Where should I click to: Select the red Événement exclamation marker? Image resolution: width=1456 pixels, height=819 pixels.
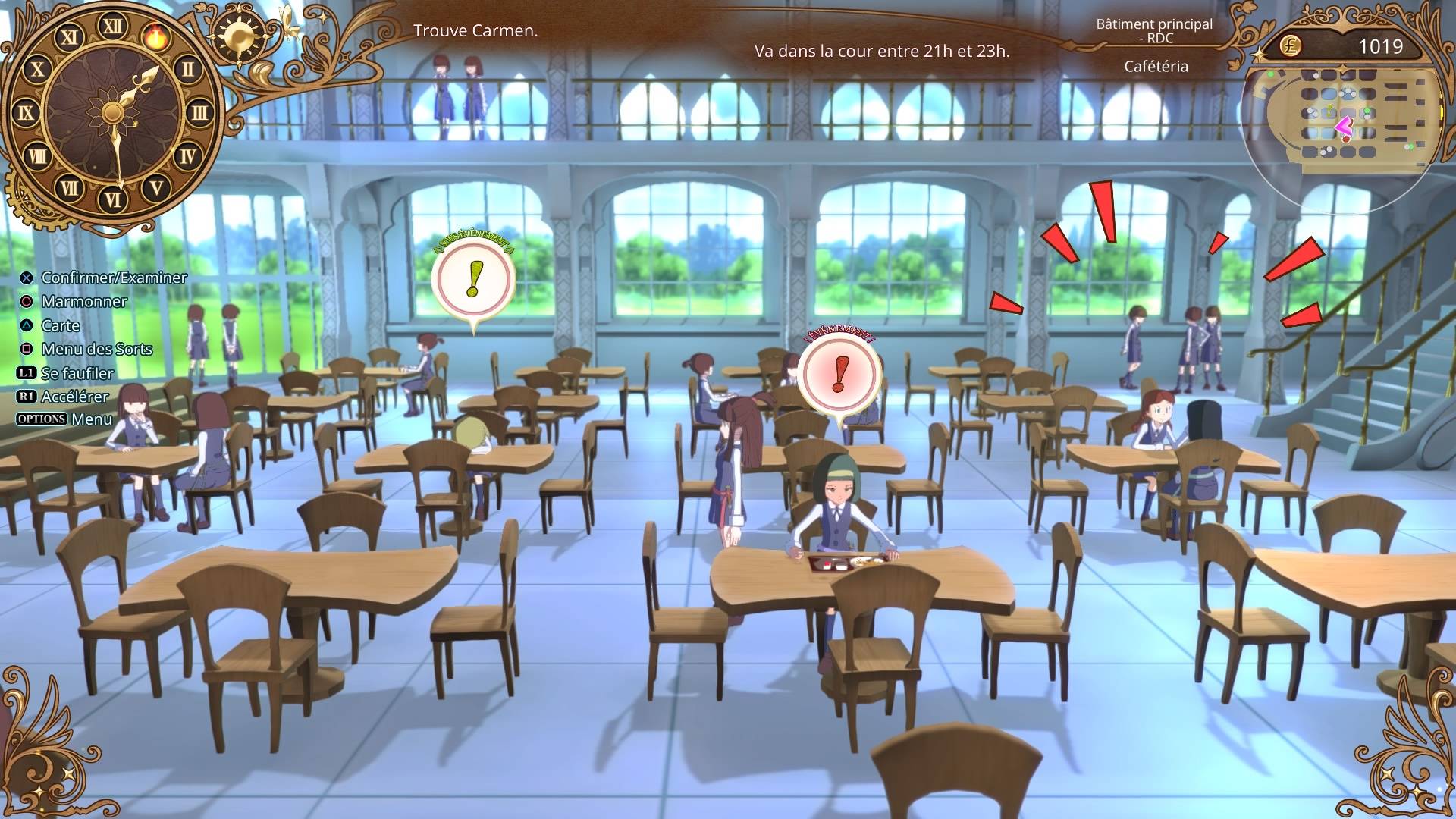click(x=839, y=375)
